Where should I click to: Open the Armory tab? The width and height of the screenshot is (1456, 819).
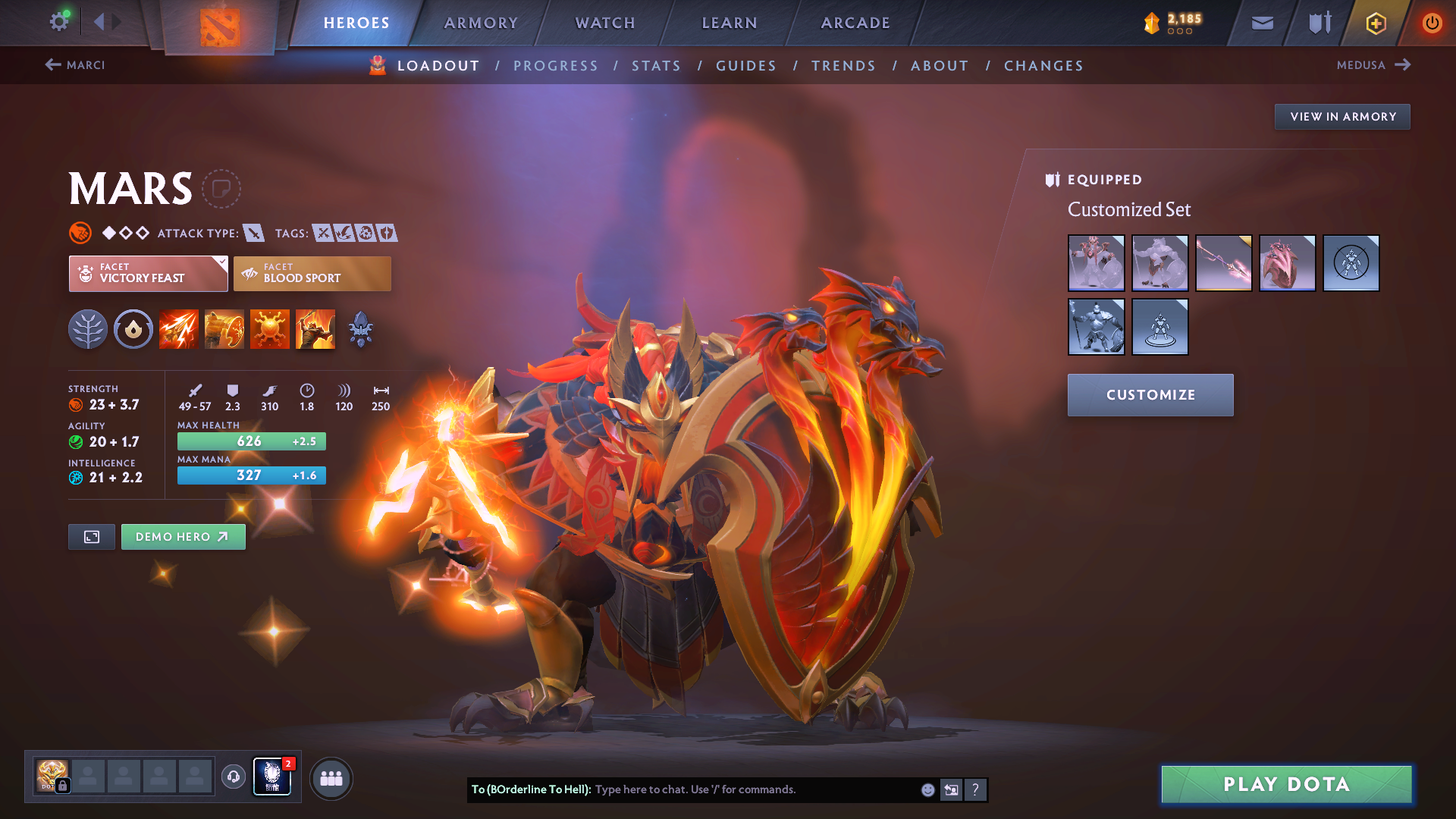(481, 23)
